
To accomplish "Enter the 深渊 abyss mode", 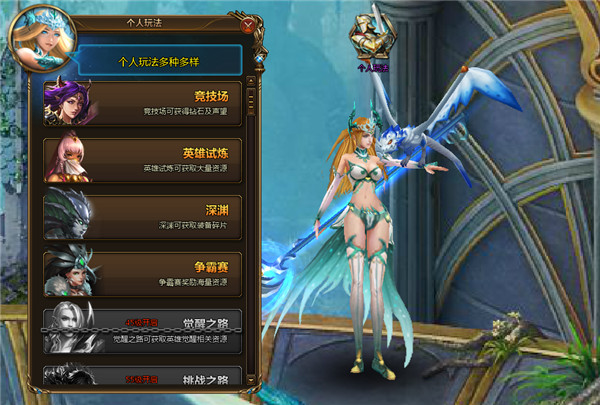I will pyautogui.click(x=142, y=217).
